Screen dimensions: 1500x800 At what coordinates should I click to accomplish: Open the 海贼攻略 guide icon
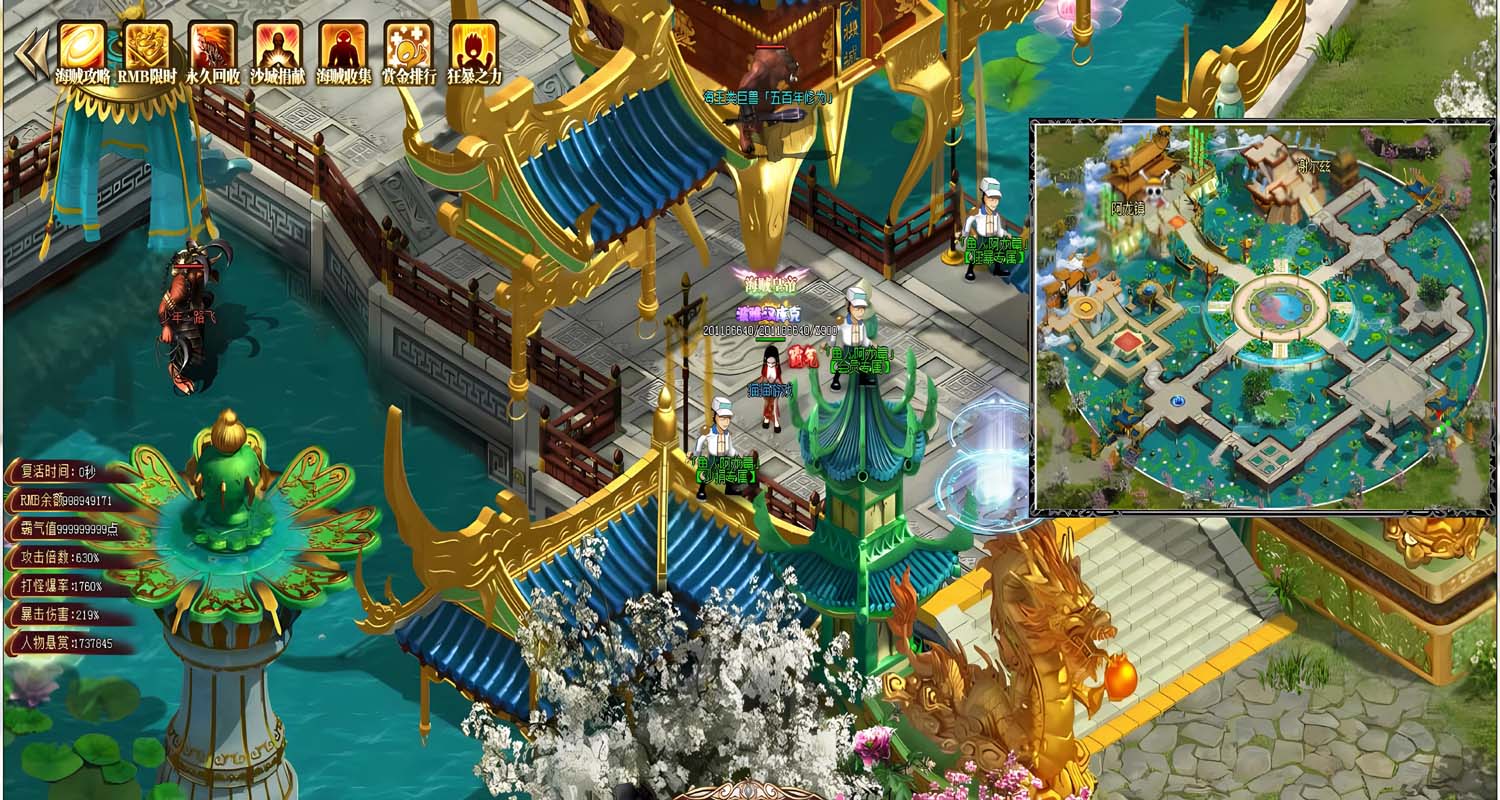tap(82, 45)
